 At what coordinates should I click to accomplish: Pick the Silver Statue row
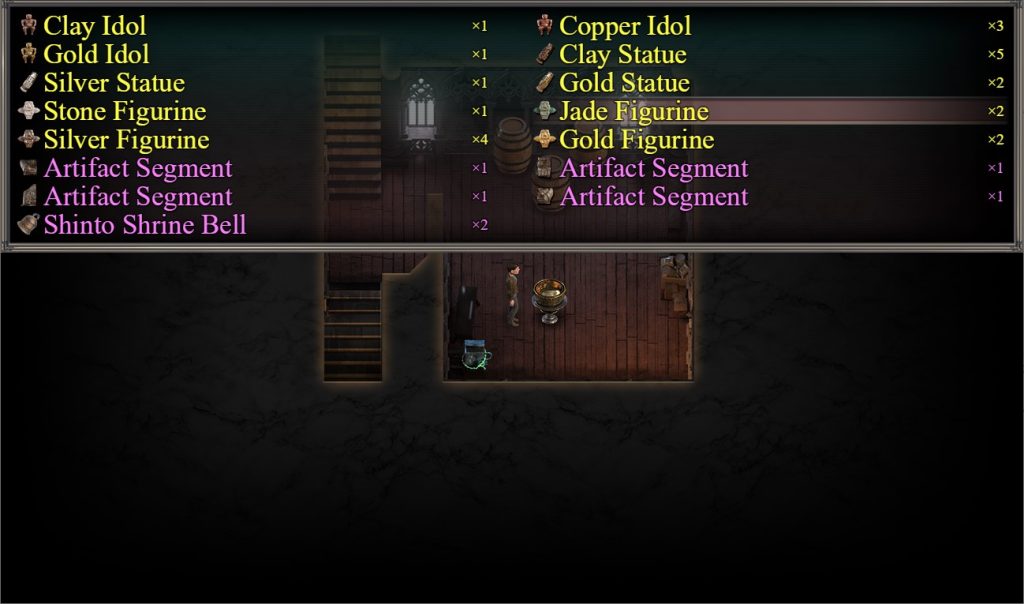pyautogui.click(x=114, y=83)
